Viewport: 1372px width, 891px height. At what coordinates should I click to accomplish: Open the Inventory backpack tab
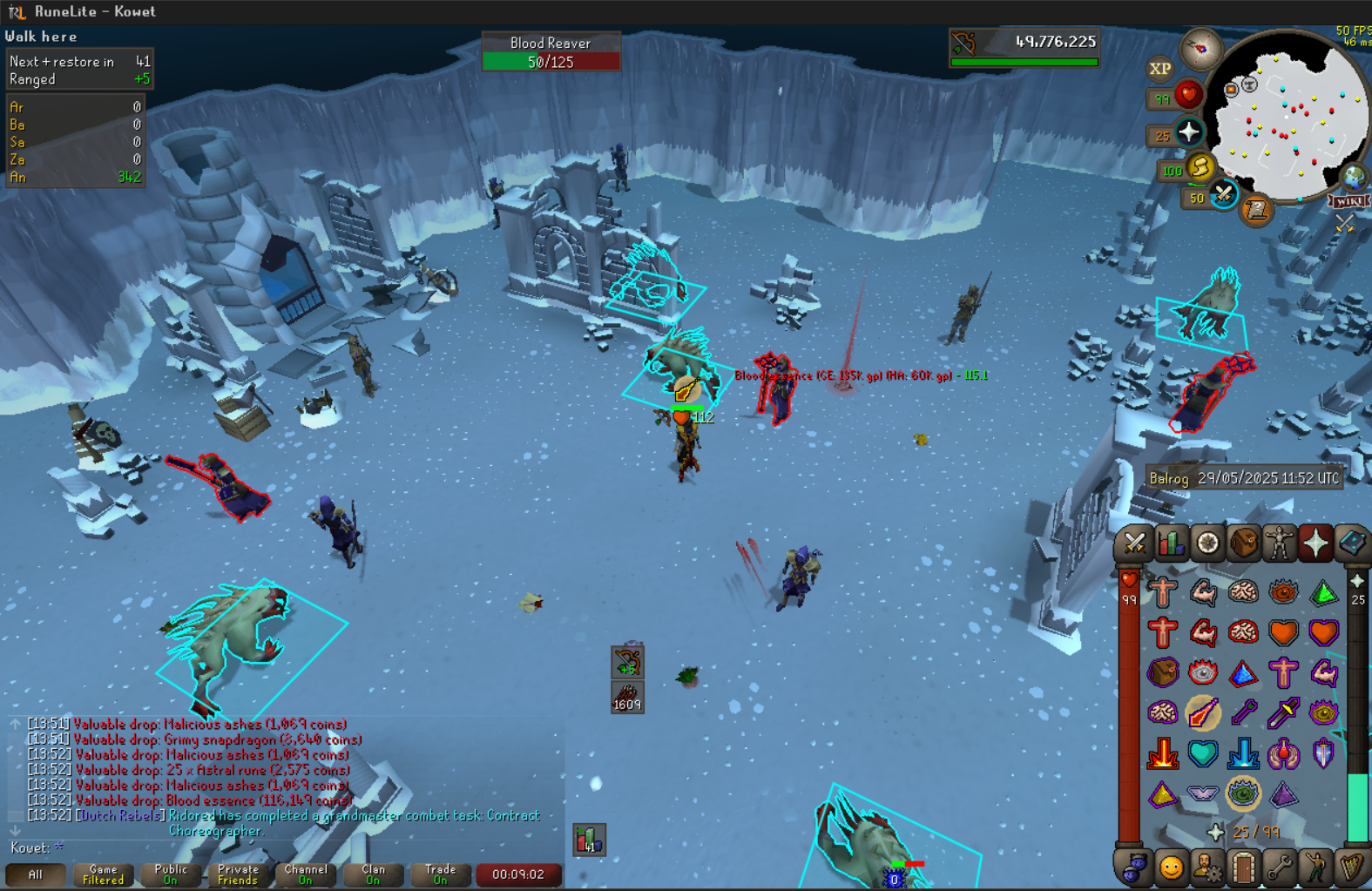coord(1244,543)
